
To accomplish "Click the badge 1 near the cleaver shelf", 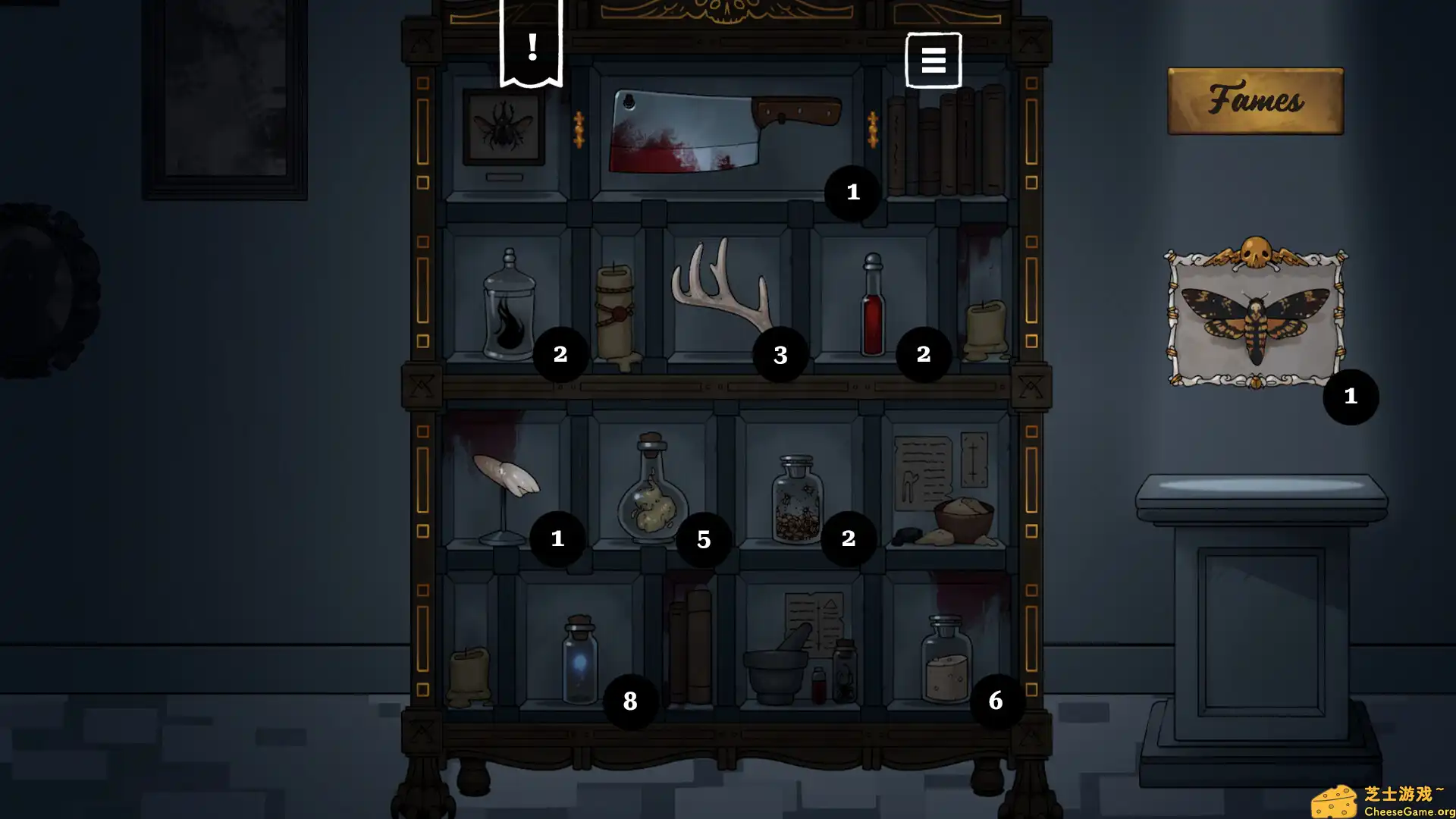I will (x=851, y=193).
